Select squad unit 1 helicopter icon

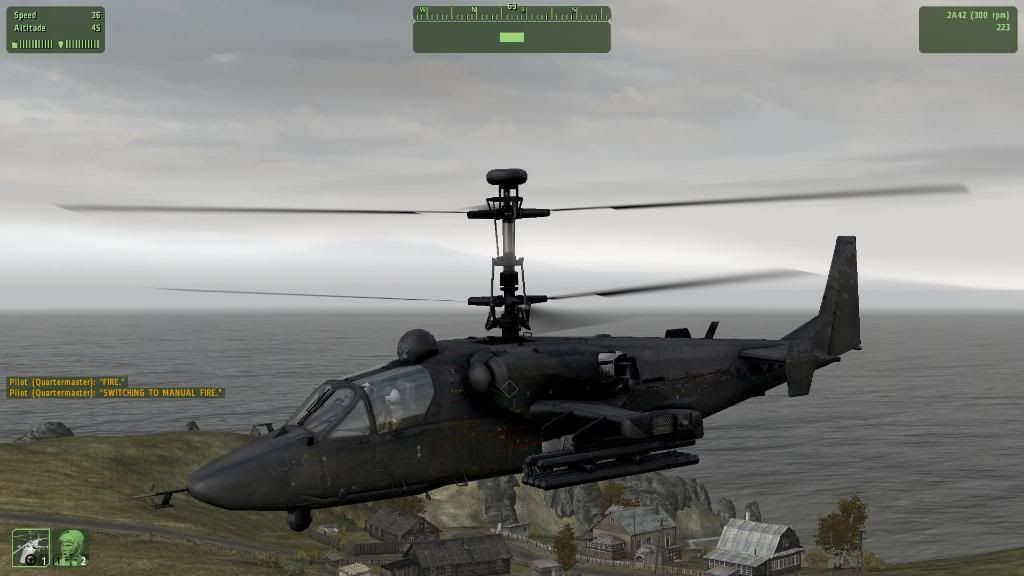(x=30, y=546)
